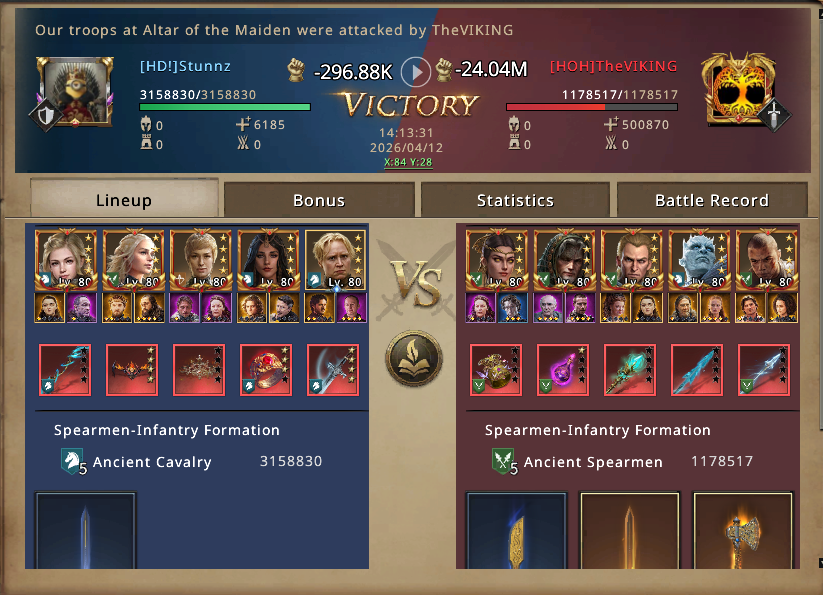Show the Statistics tab
The height and width of the screenshot is (595, 823).
coord(515,200)
